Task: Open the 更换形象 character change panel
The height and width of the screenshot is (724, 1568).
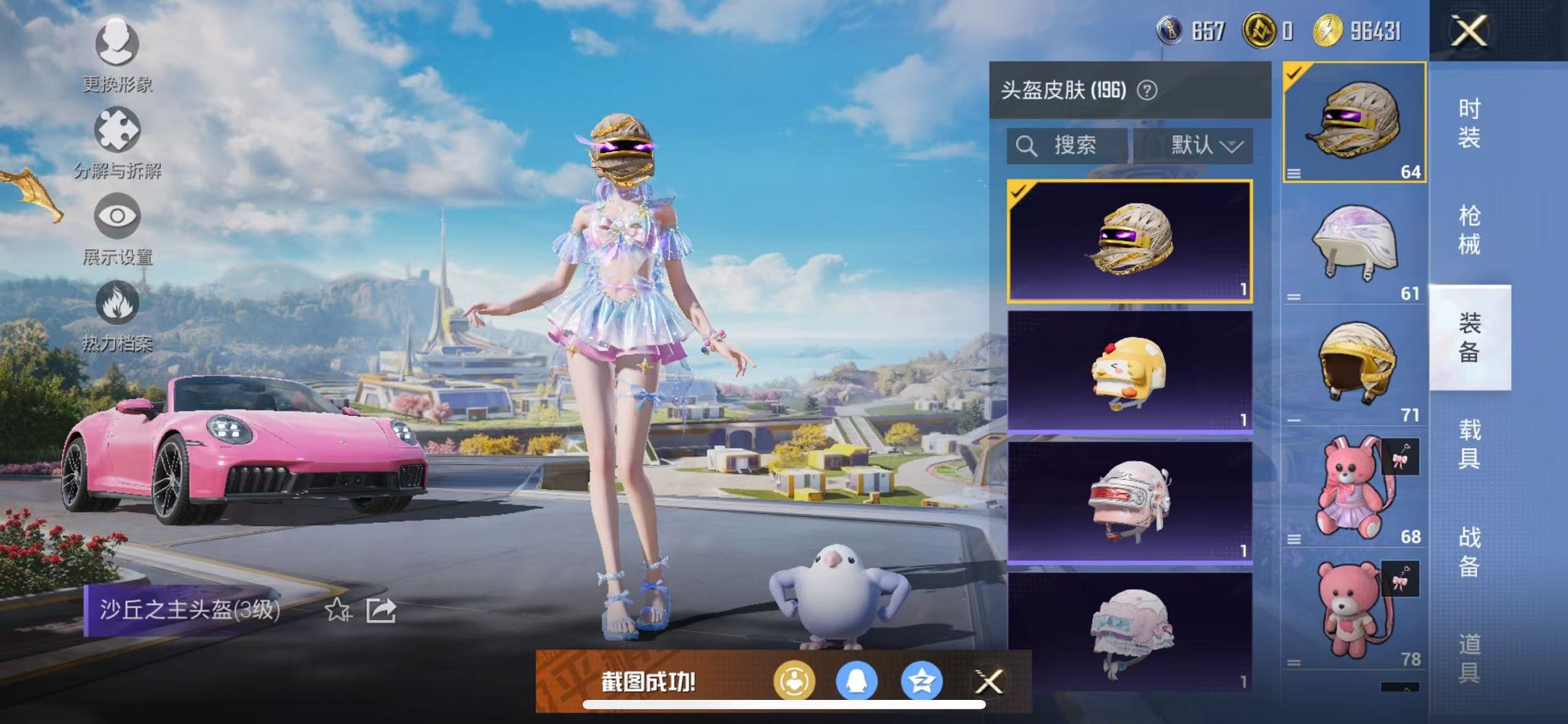Action: tap(117, 45)
